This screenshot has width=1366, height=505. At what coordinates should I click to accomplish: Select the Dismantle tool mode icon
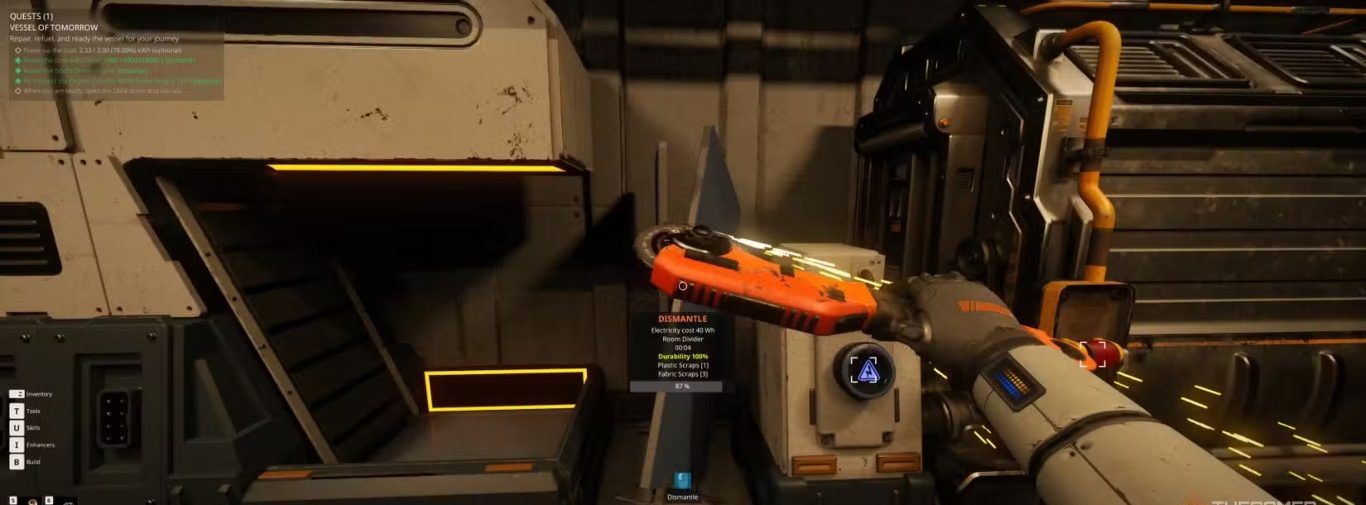pyautogui.click(x=682, y=481)
